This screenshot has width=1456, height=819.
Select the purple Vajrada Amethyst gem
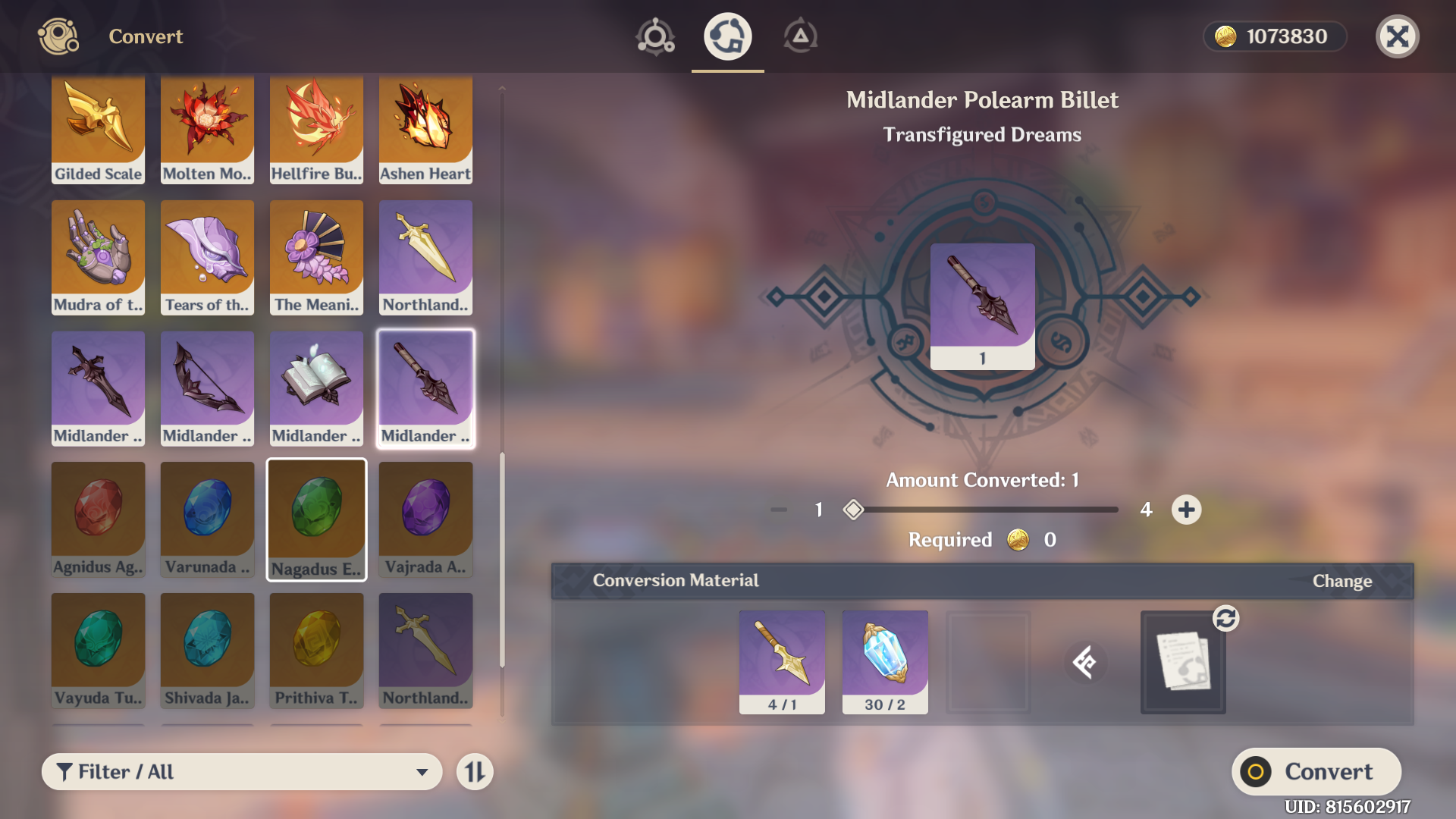click(425, 519)
